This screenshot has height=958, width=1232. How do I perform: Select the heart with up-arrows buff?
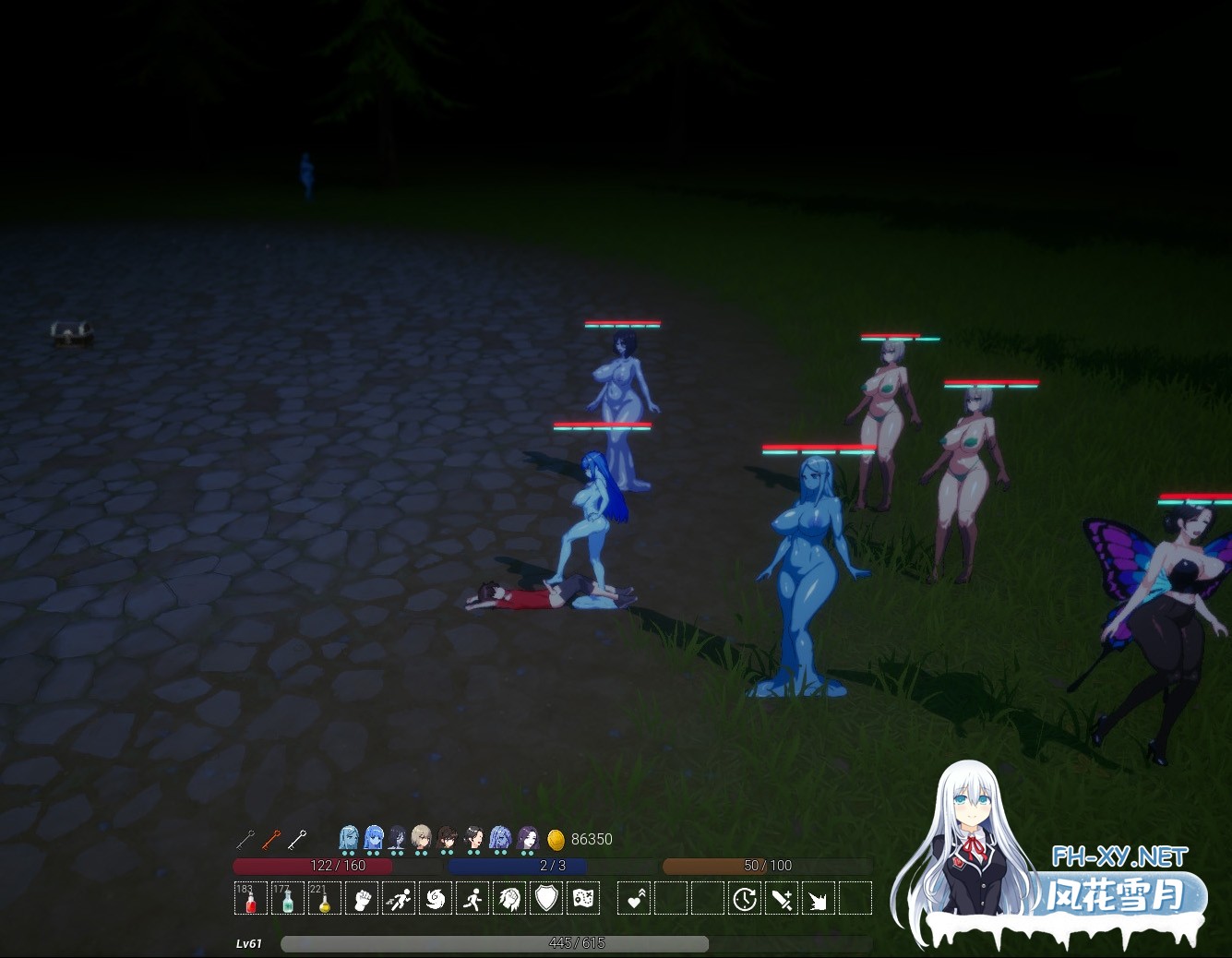tap(634, 898)
